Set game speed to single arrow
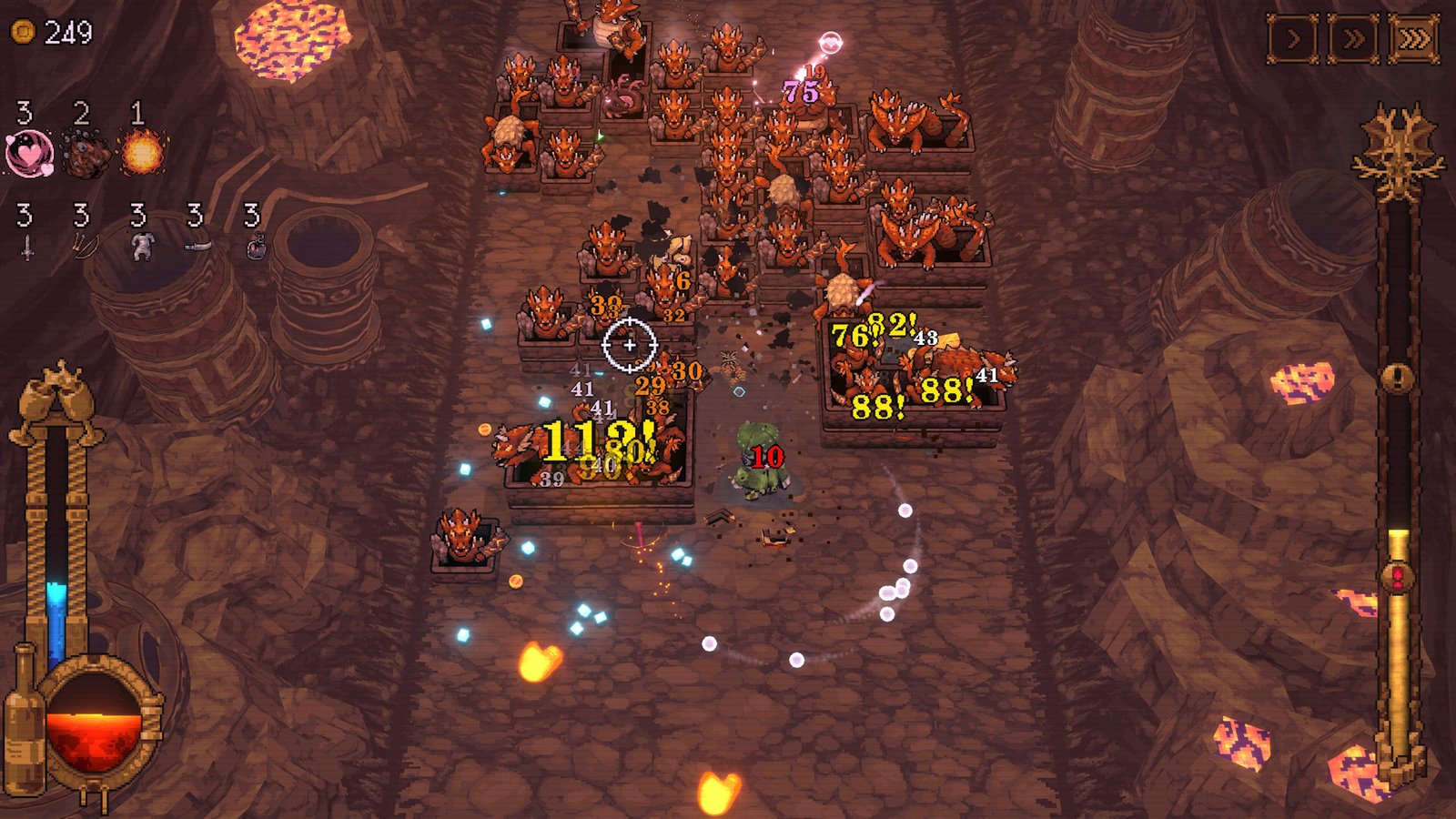 pos(1293,40)
